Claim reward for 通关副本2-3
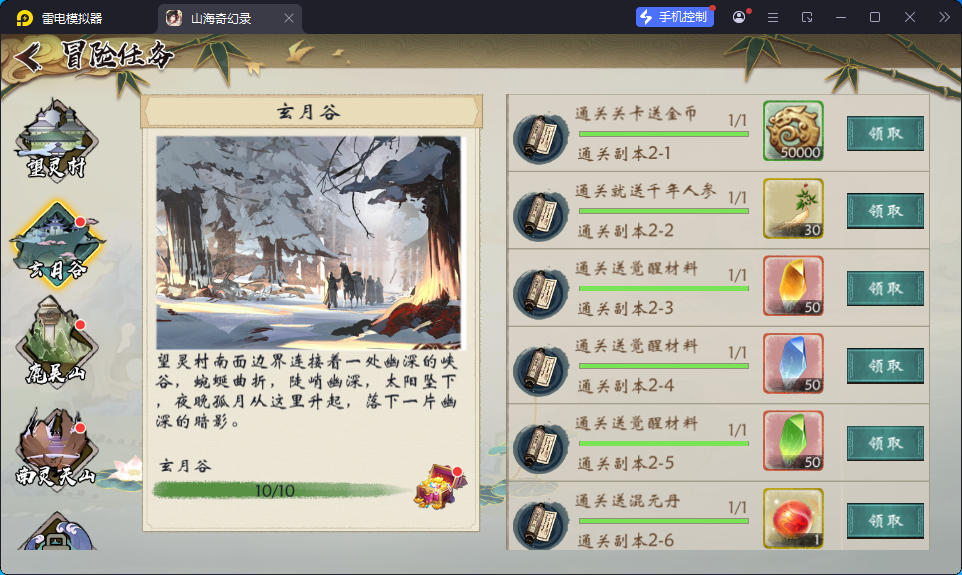The width and height of the screenshot is (962, 575). [885, 288]
